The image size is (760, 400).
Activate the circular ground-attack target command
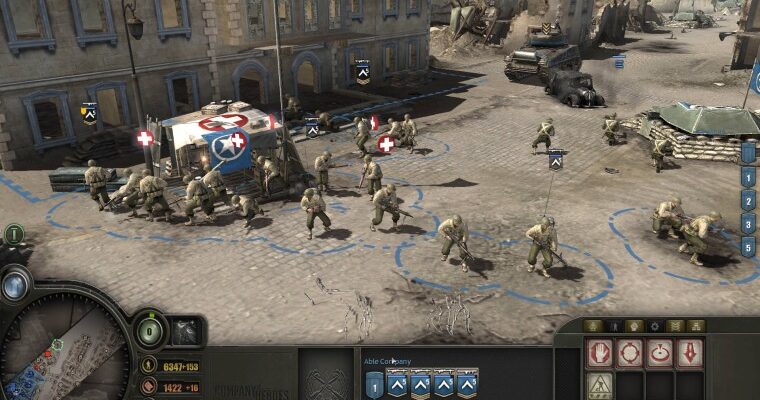[659, 353]
